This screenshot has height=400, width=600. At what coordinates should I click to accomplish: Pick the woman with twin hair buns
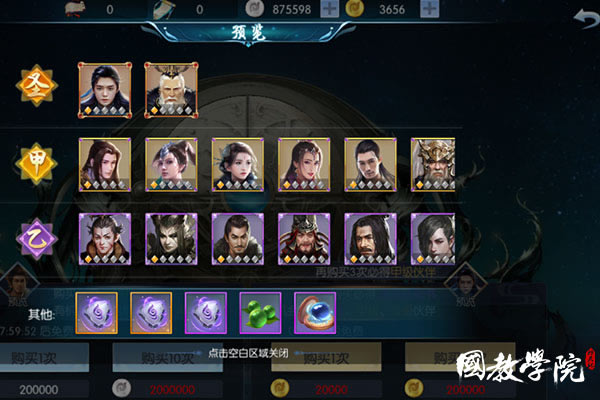(x=171, y=164)
